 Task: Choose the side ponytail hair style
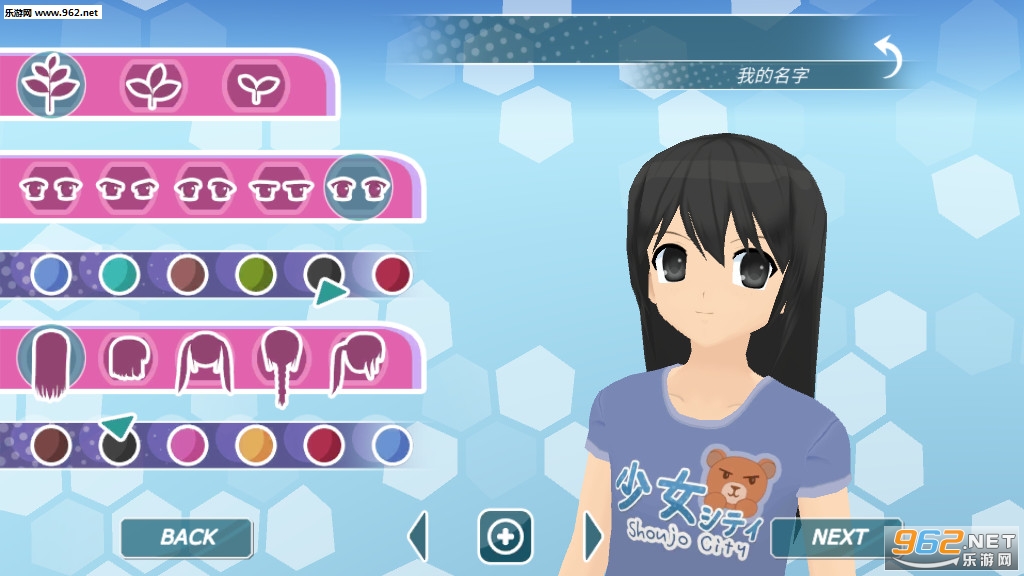(x=358, y=361)
